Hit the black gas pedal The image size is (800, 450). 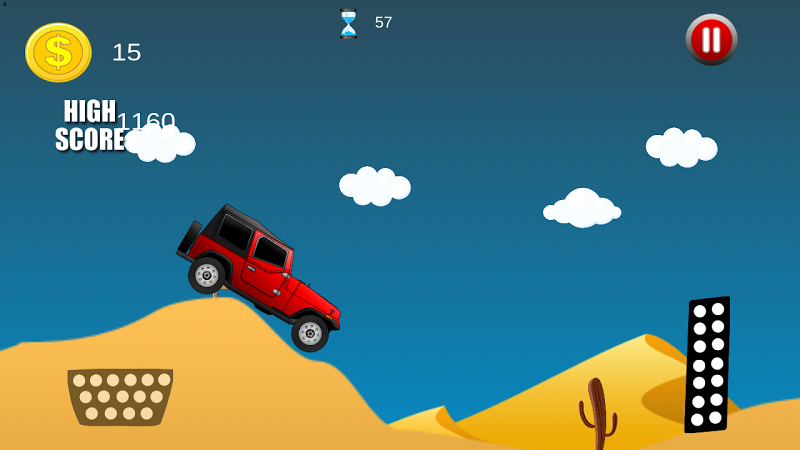pos(707,365)
